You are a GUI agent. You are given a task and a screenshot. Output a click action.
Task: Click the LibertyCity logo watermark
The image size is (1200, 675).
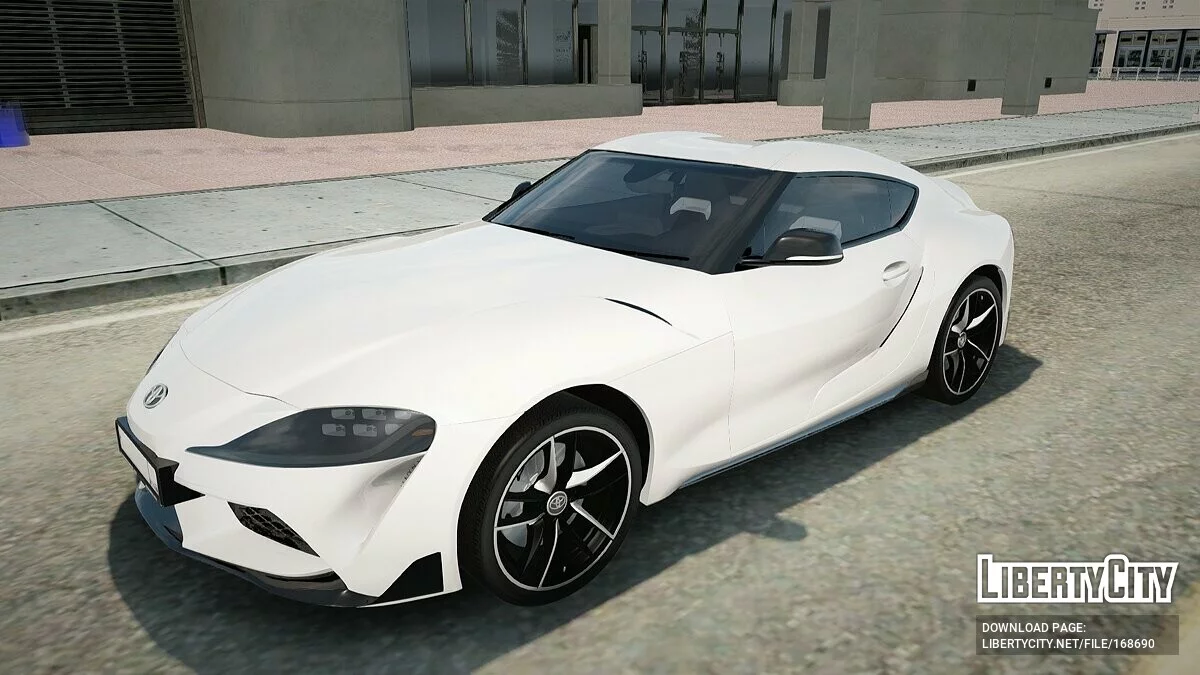pos(1077,579)
